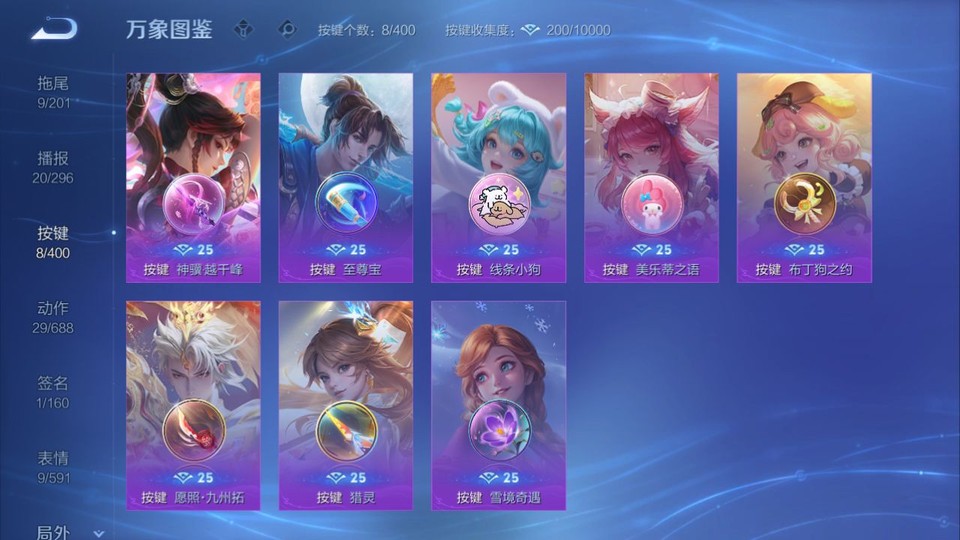The height and width of the screenshot is (540, 960).
Task: Open the 表情 category tab
Action: (54, 466)
